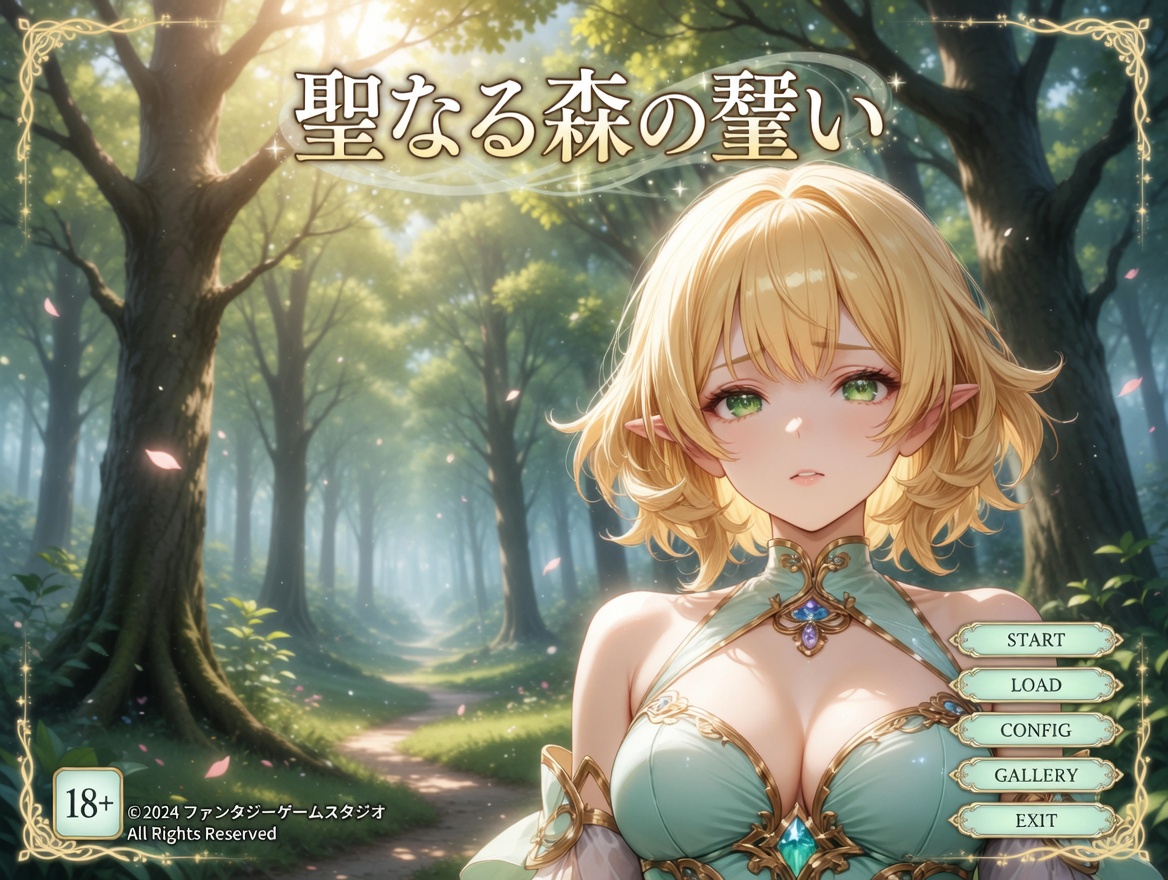Click START to begin the game
The height and width of the screenshot is (880, 1168).
click(1035, 640)
